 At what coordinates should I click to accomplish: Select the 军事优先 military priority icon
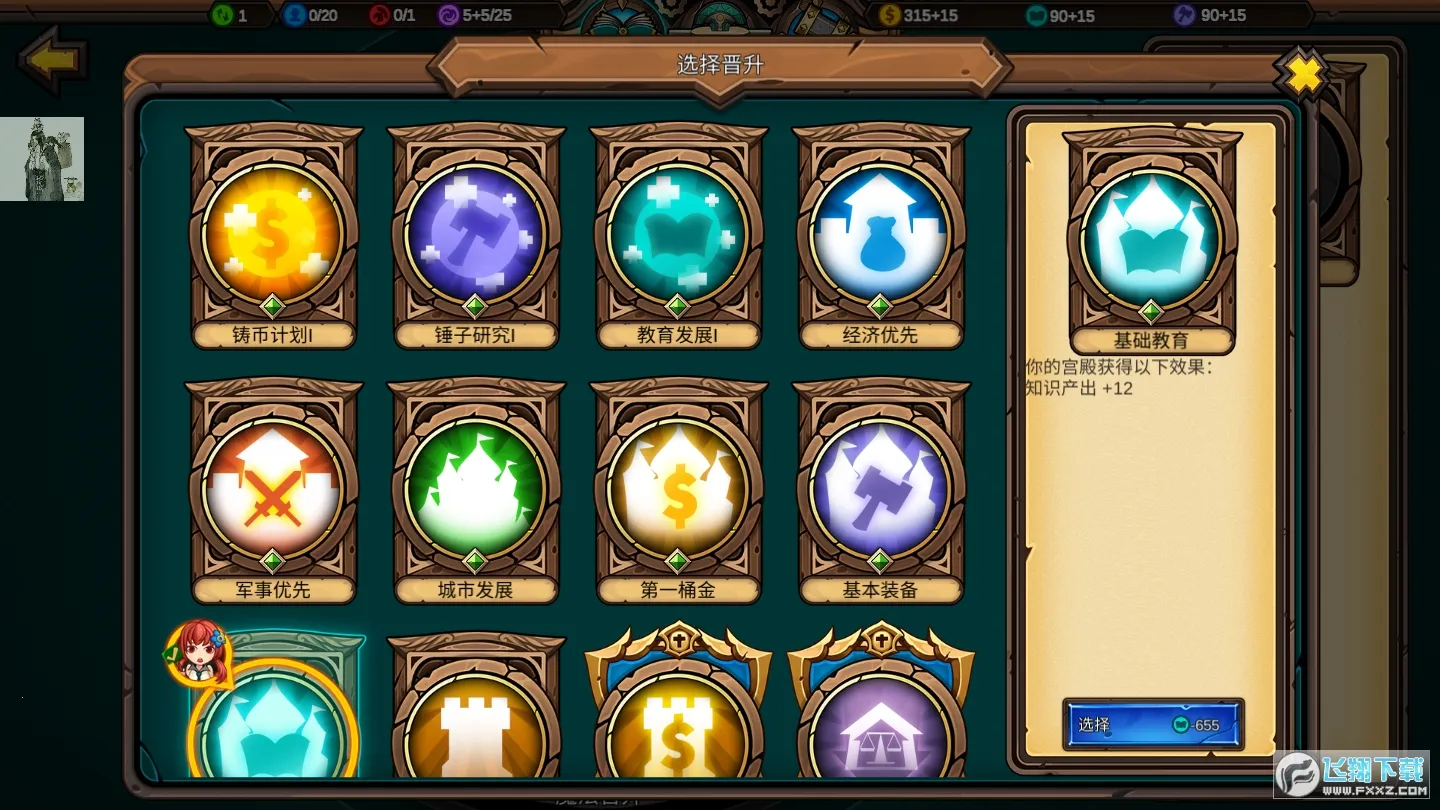tap(275, 490)
